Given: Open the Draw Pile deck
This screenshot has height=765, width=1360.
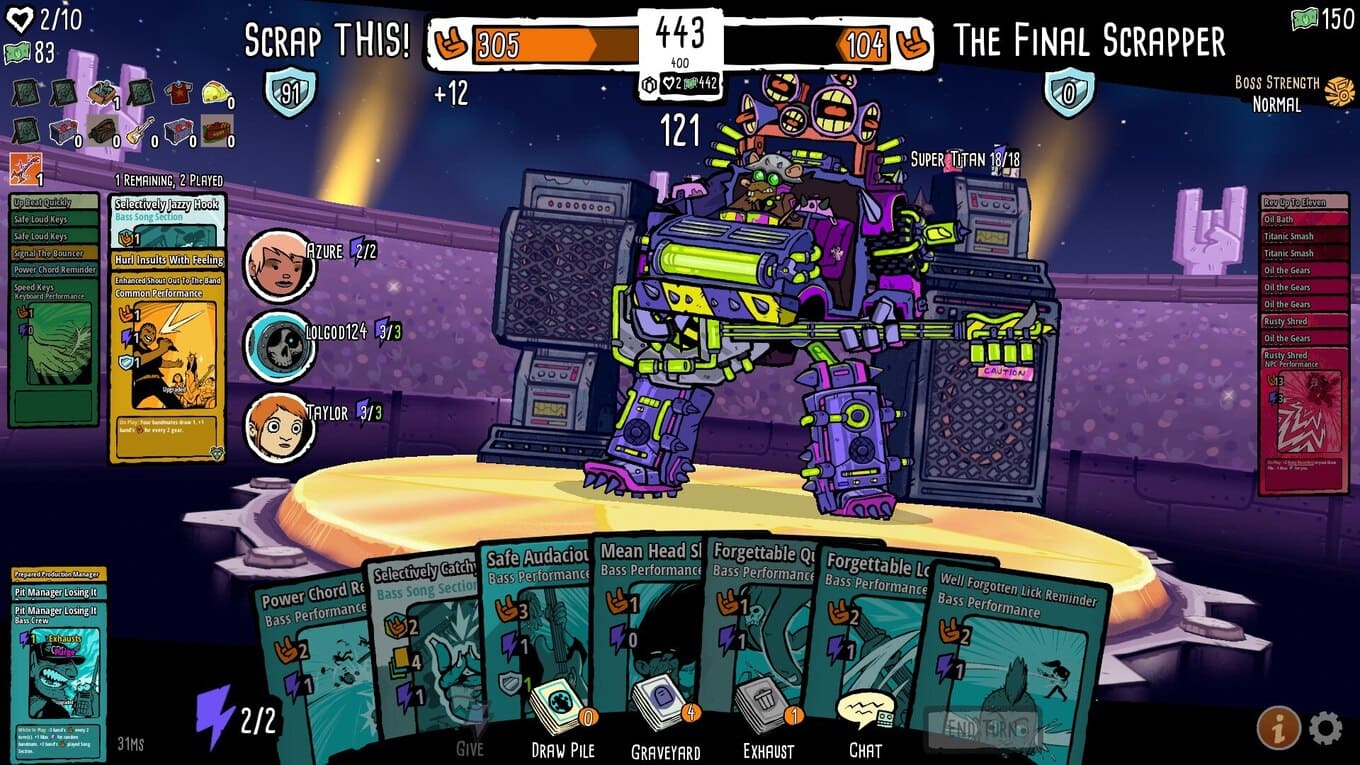Looking at the screenshot, I should point(562,712).
